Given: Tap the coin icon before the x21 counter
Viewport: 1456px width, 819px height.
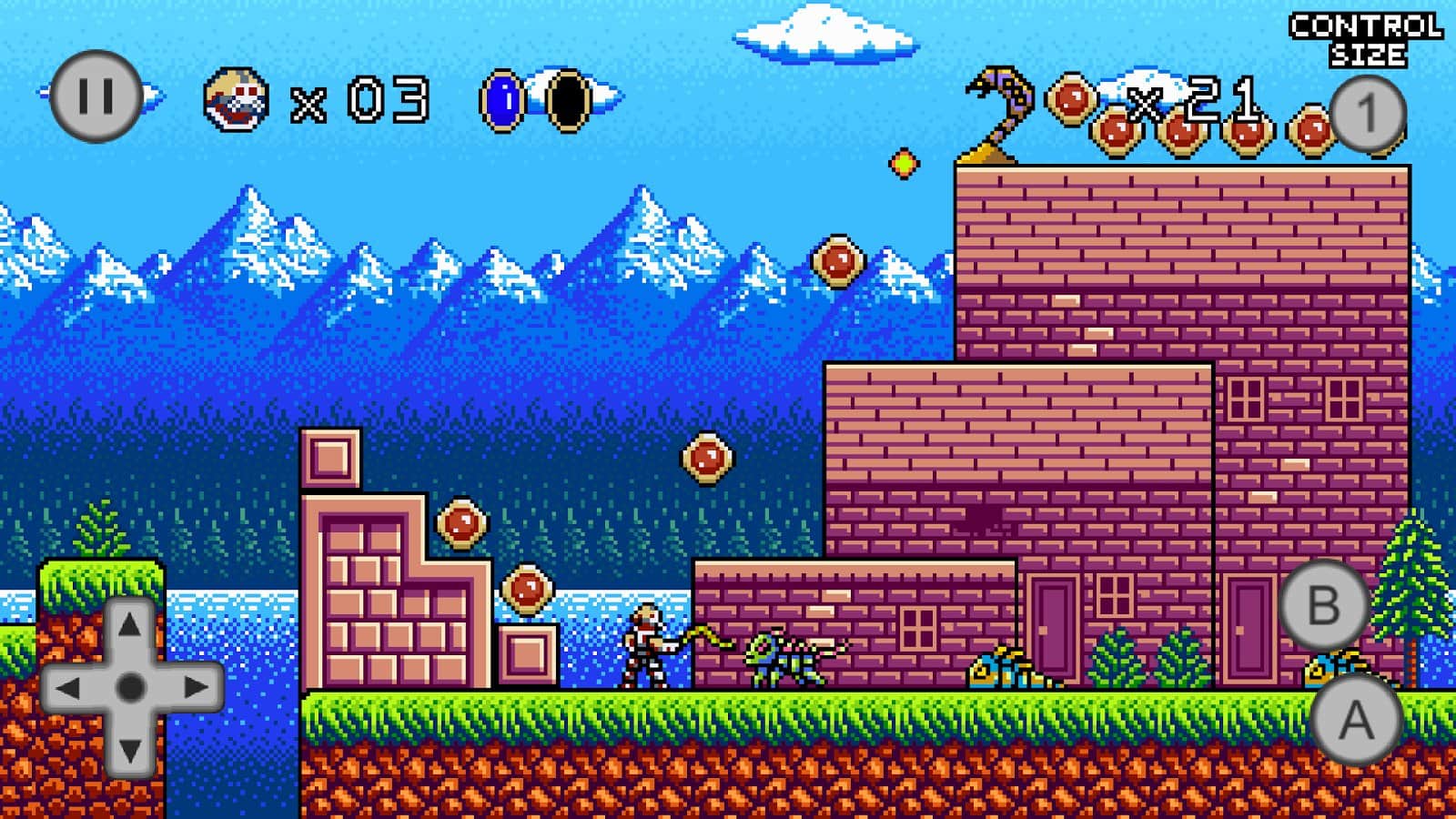Looking at the screenshot, I should (1069, 100).
